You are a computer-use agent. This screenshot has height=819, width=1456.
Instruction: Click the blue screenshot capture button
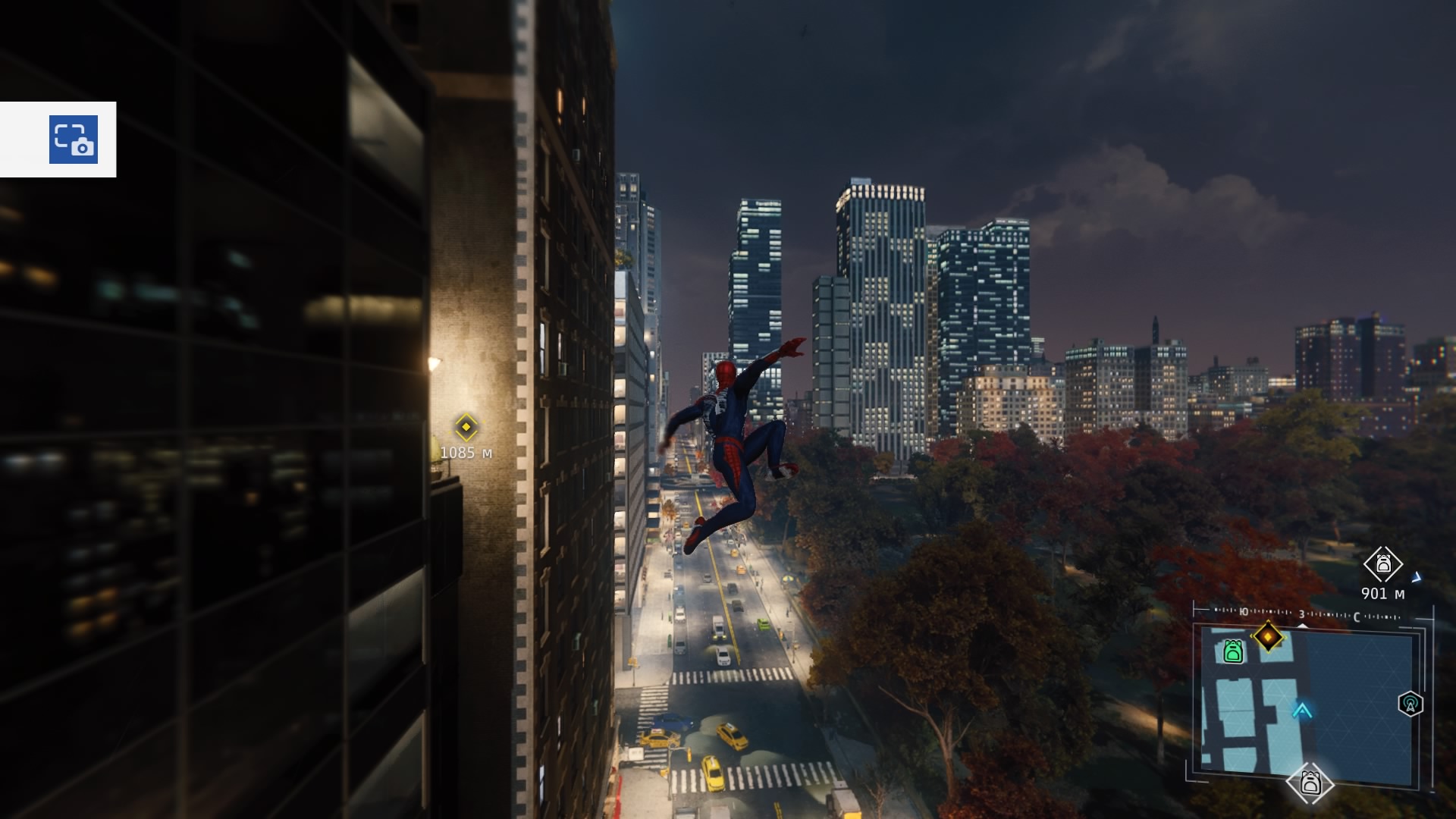click(74, 140)
